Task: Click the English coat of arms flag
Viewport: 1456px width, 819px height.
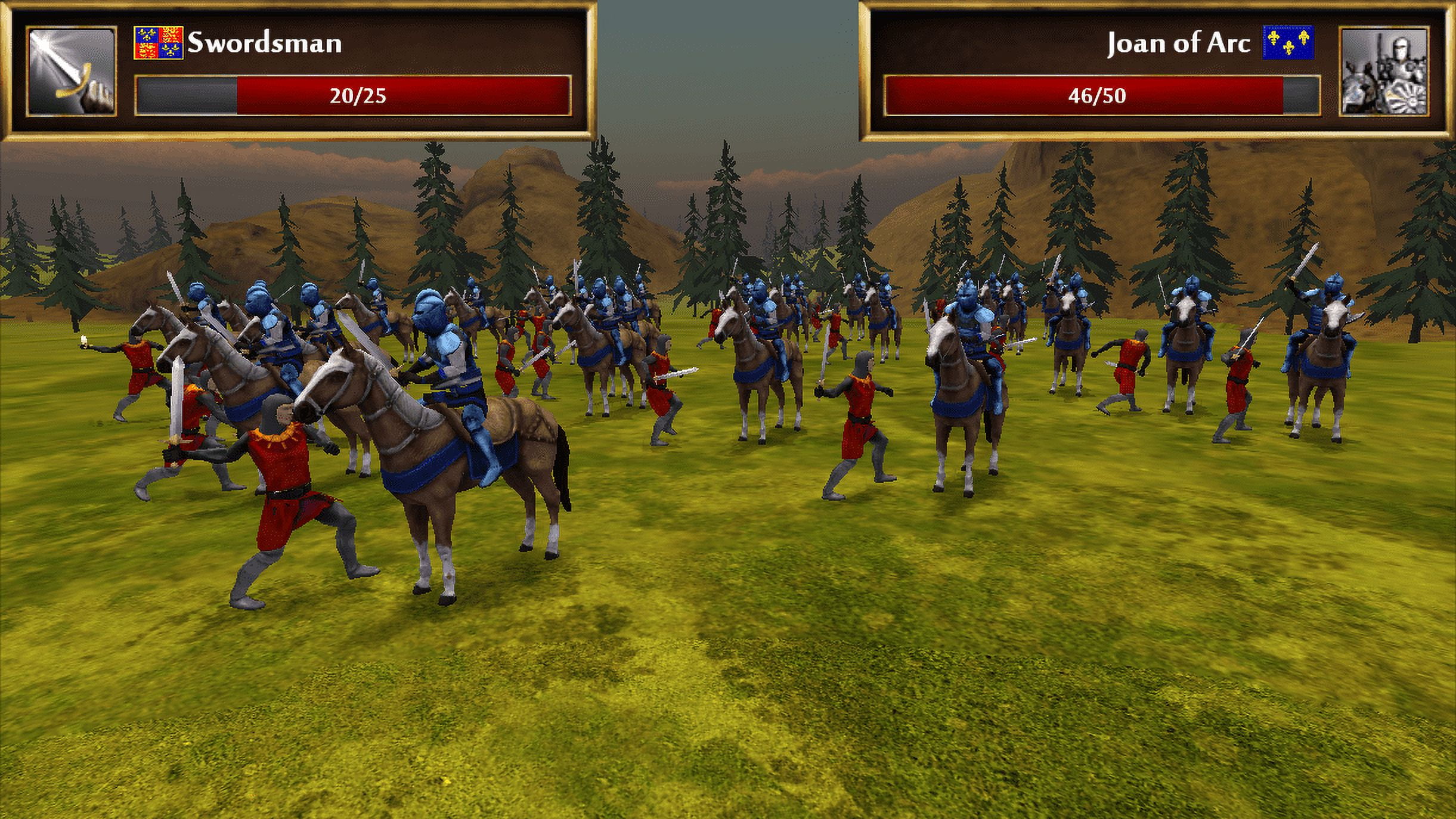Action: coord(158,42)
